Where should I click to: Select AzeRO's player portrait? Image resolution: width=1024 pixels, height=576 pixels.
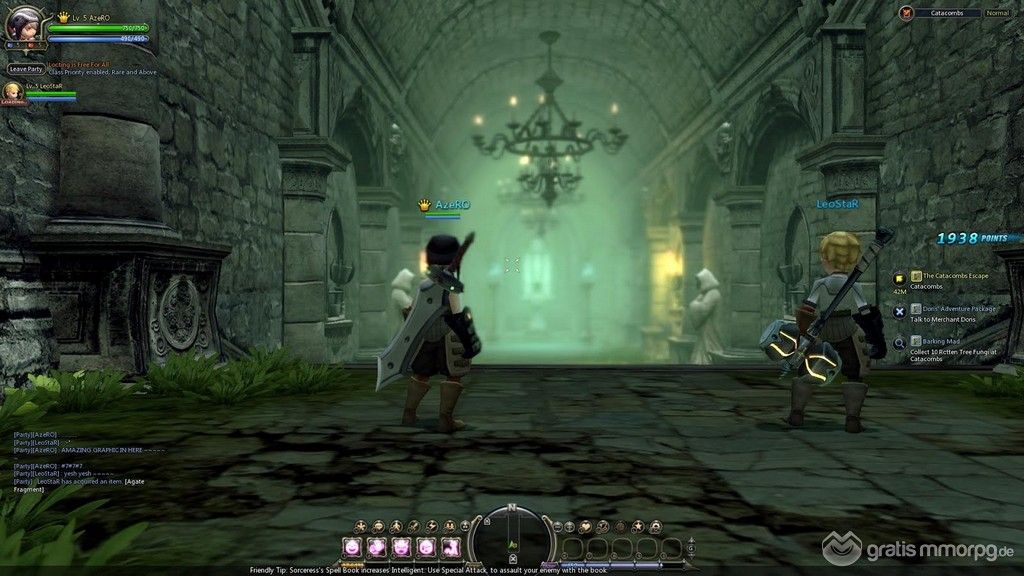pyautogui.click(x=22, y=24)
